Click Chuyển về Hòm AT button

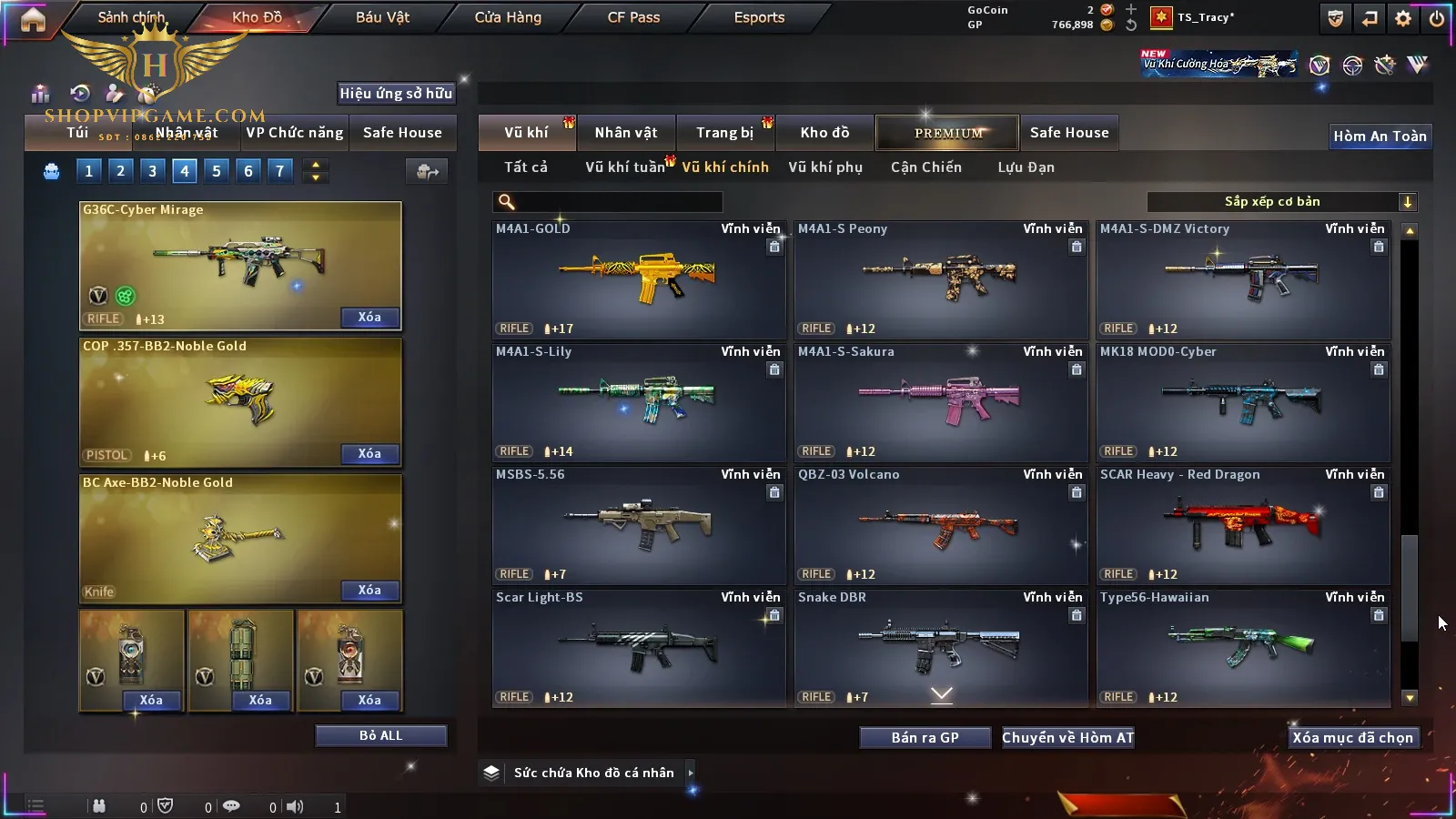click(1068, 738)
